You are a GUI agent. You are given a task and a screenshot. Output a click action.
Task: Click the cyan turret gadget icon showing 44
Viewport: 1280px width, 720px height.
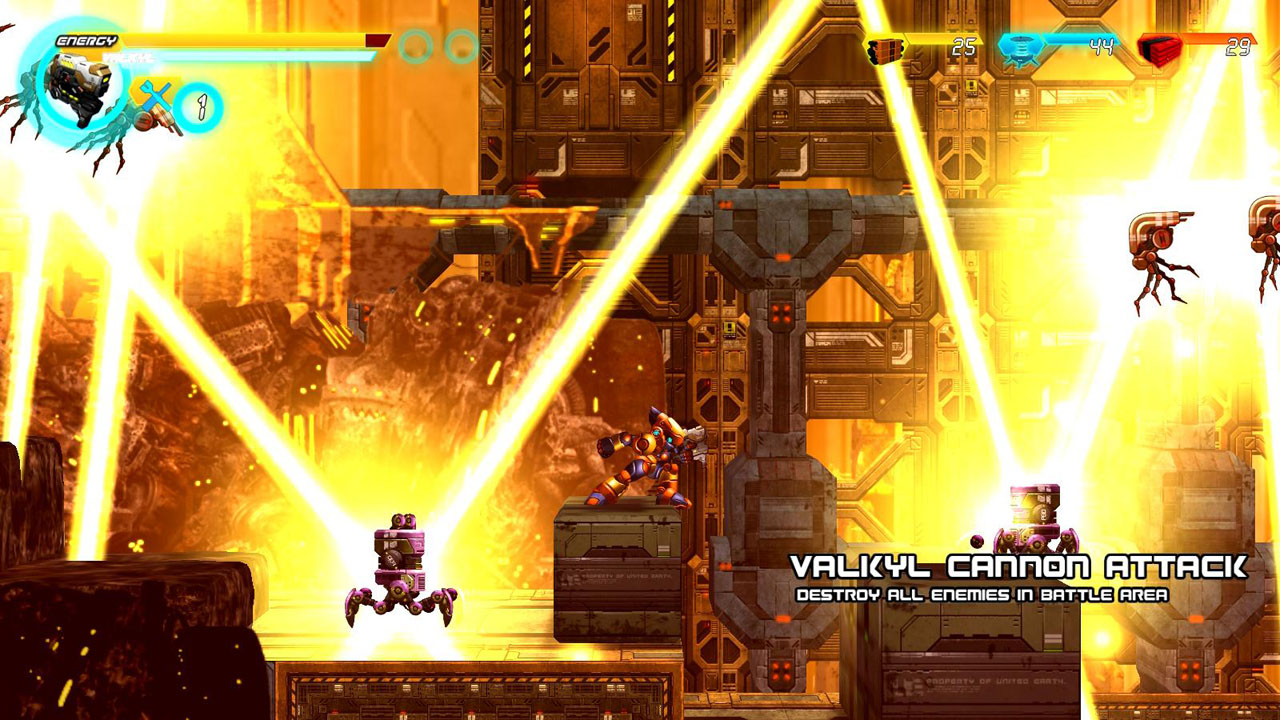click(1021, 47)
